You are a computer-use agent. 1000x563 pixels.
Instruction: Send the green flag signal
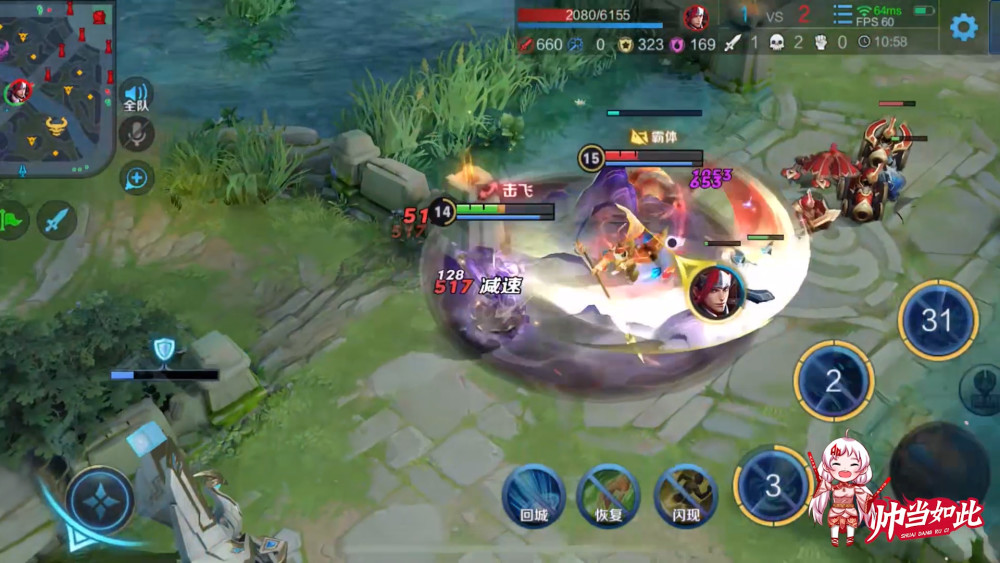click(x=12, y=220)
